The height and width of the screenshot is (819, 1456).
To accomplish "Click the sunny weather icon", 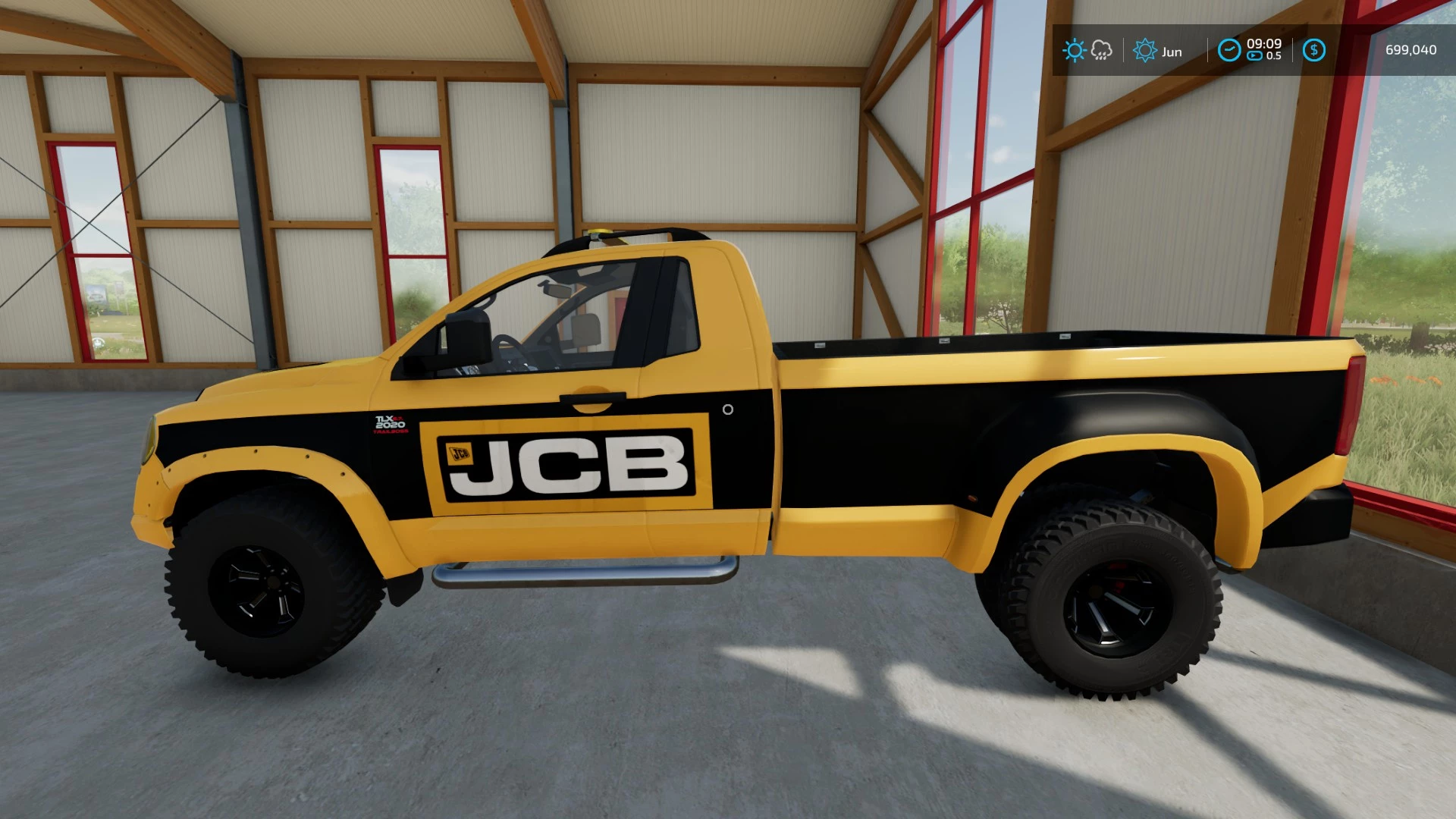I will pos(1075,50).
